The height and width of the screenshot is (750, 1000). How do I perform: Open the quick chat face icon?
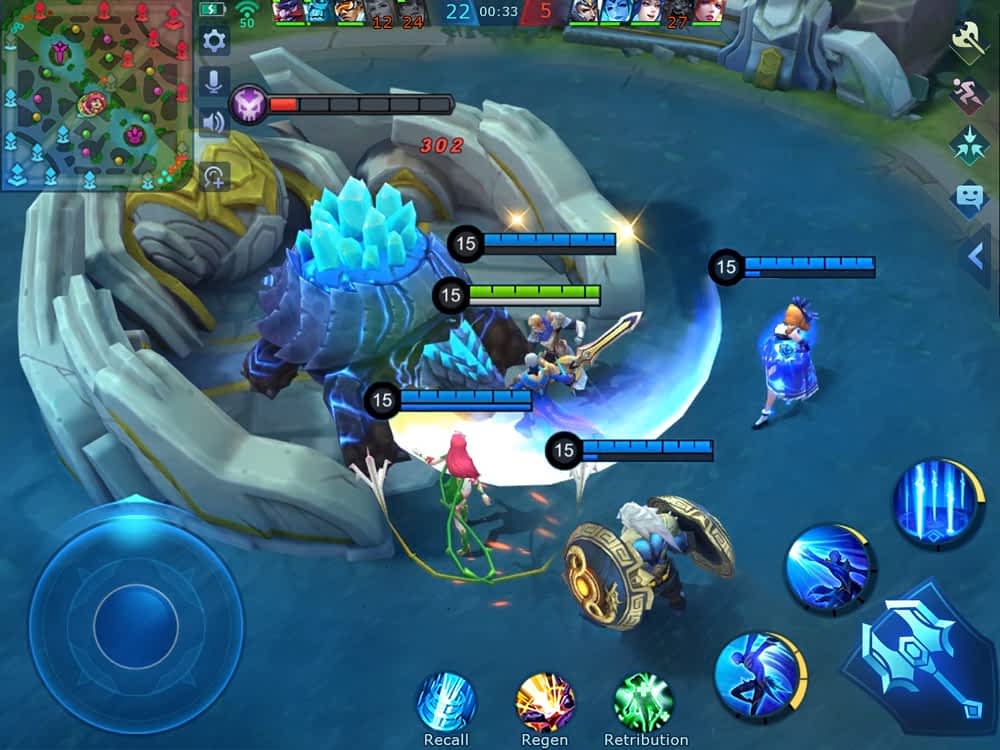968,197
